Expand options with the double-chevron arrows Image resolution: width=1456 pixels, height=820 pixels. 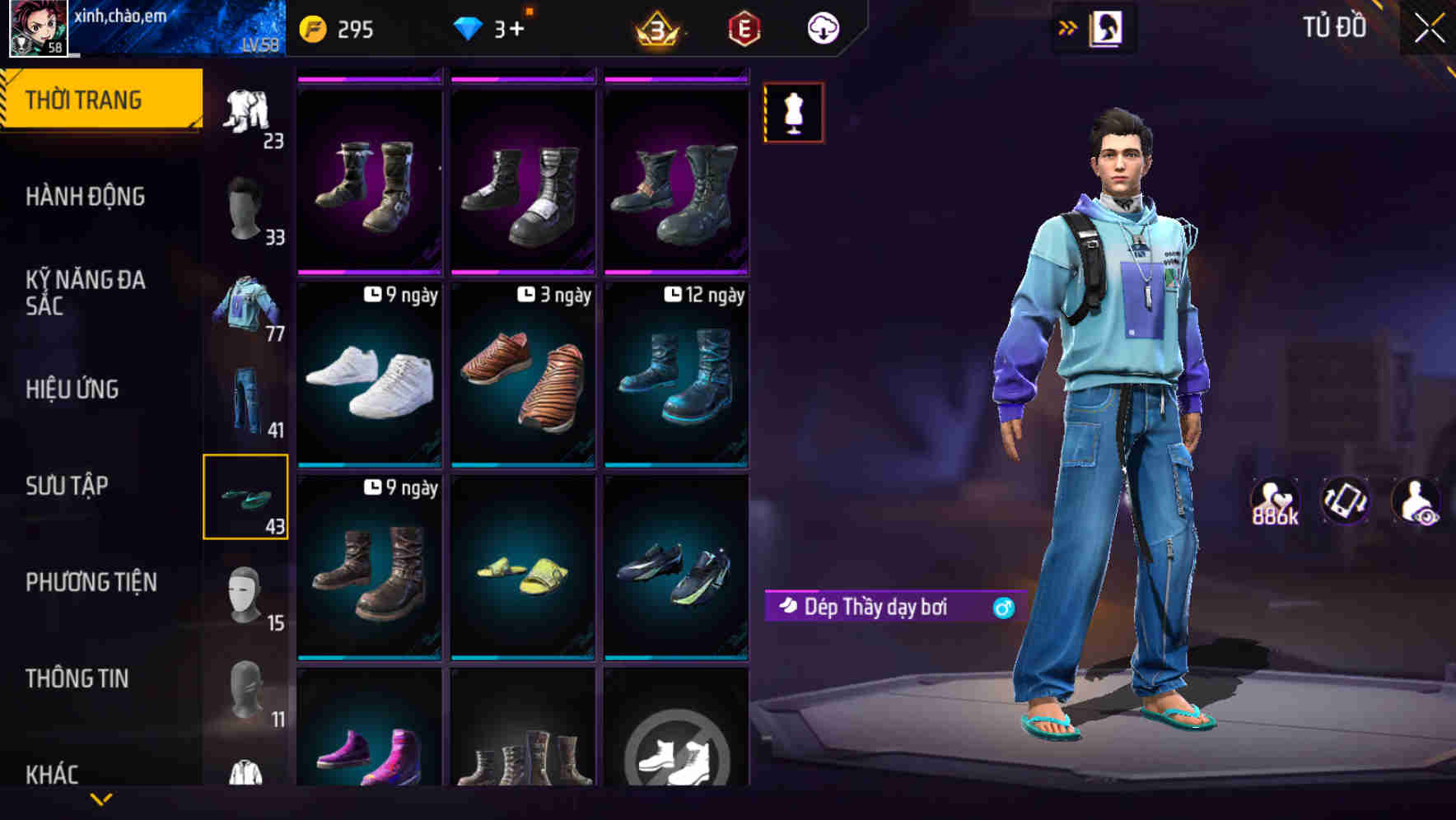(x=1068, y=26)
